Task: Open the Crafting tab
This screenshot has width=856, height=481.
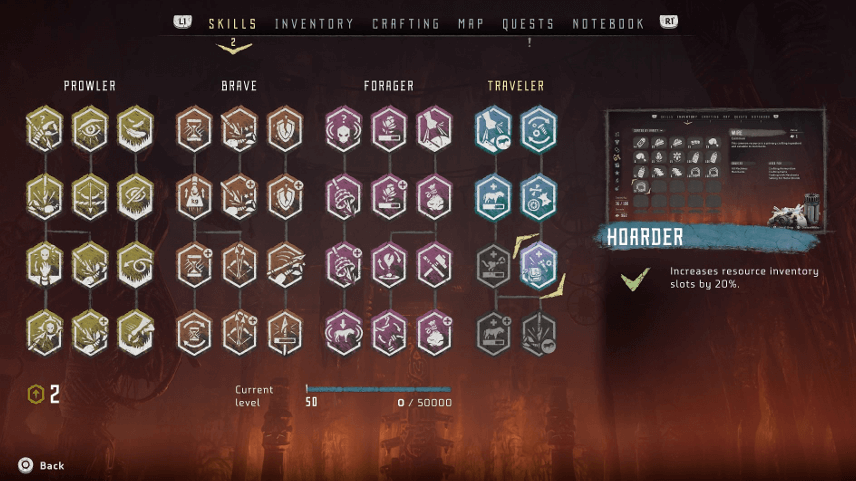Action: pos(405,24)
